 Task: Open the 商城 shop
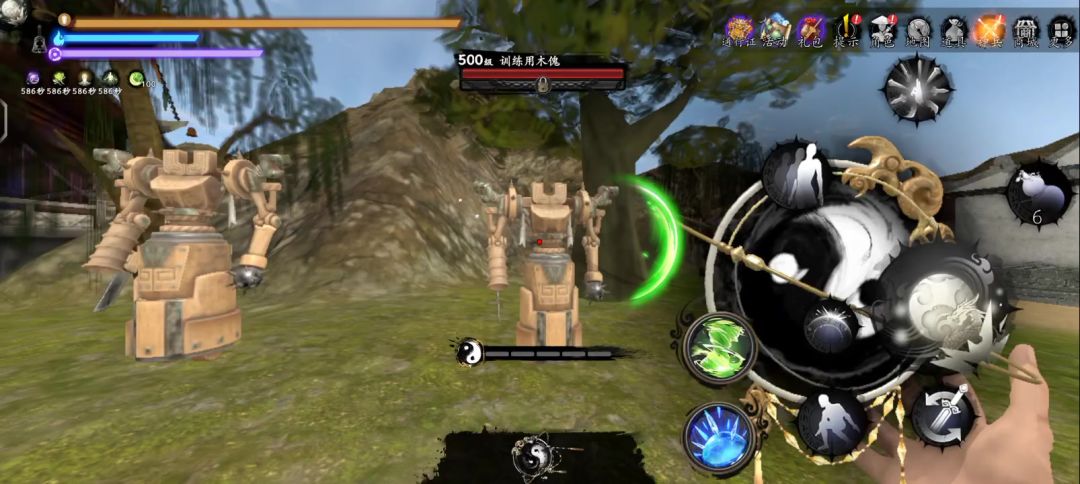coord(1026,30)
